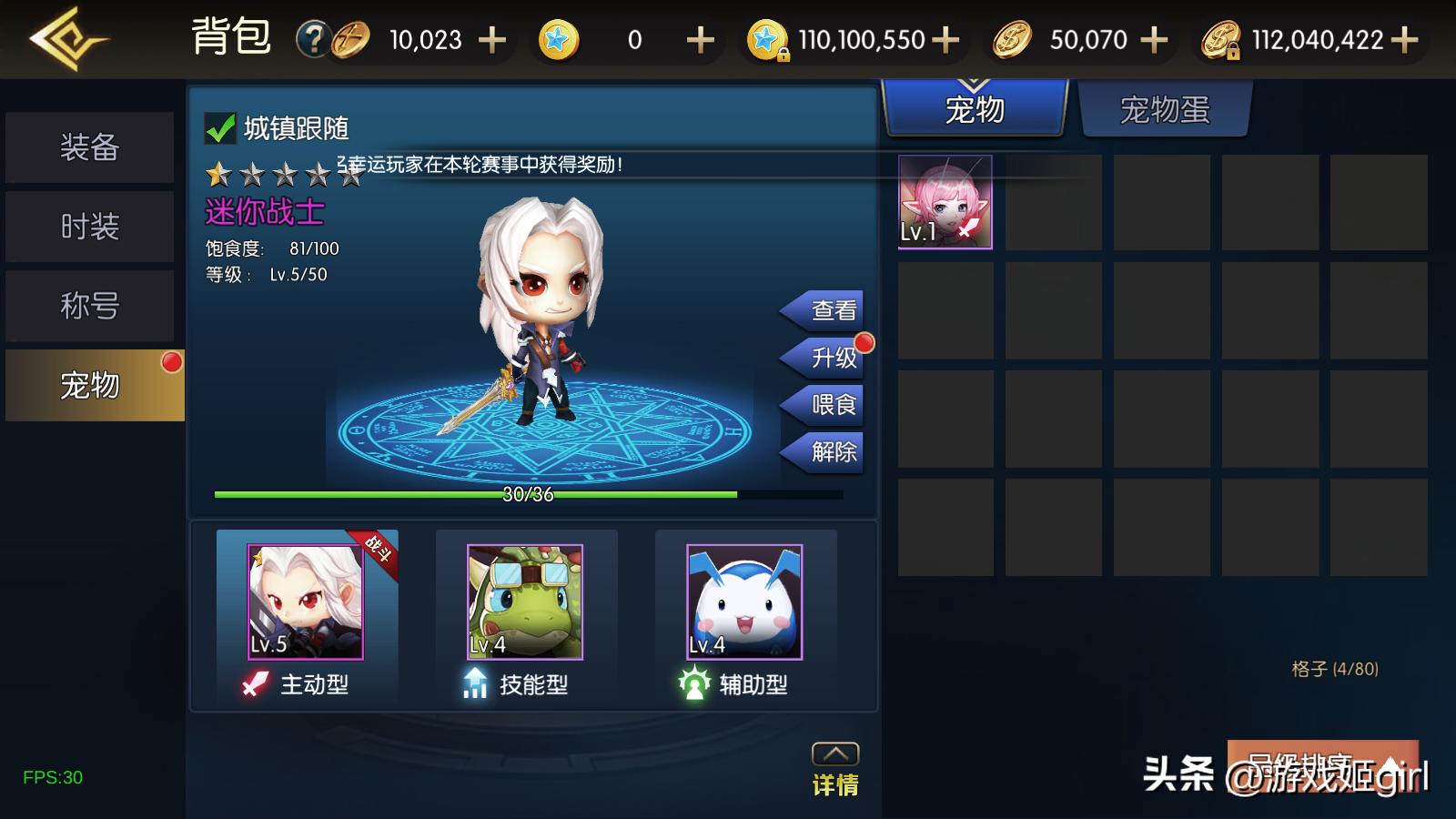
Task: Go back with the gold arrow button
Action: (x=67, y=39)
